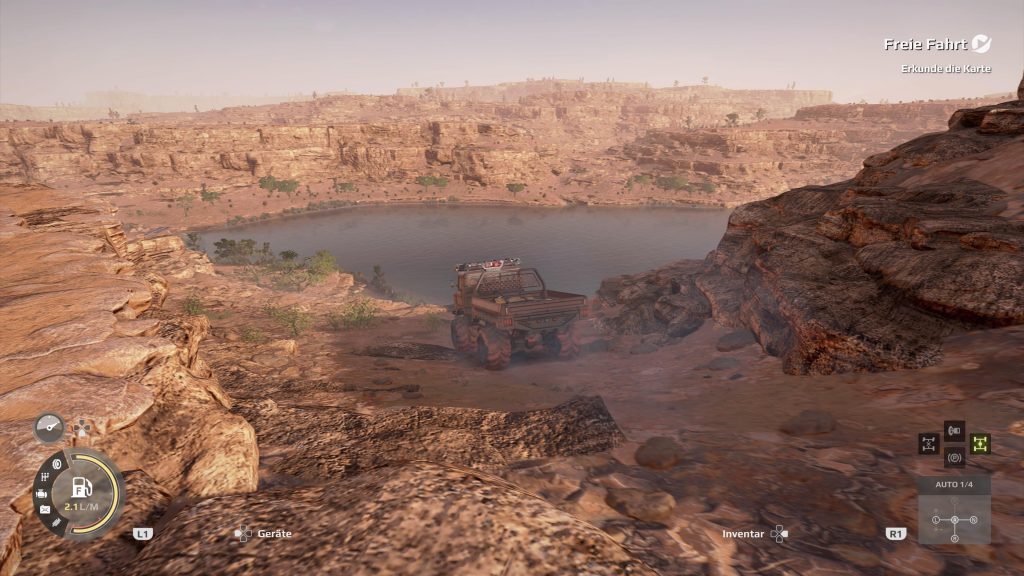Select the speedometer gauge icon
Viewport: 1024px width, 576px height.
[48, 427]
